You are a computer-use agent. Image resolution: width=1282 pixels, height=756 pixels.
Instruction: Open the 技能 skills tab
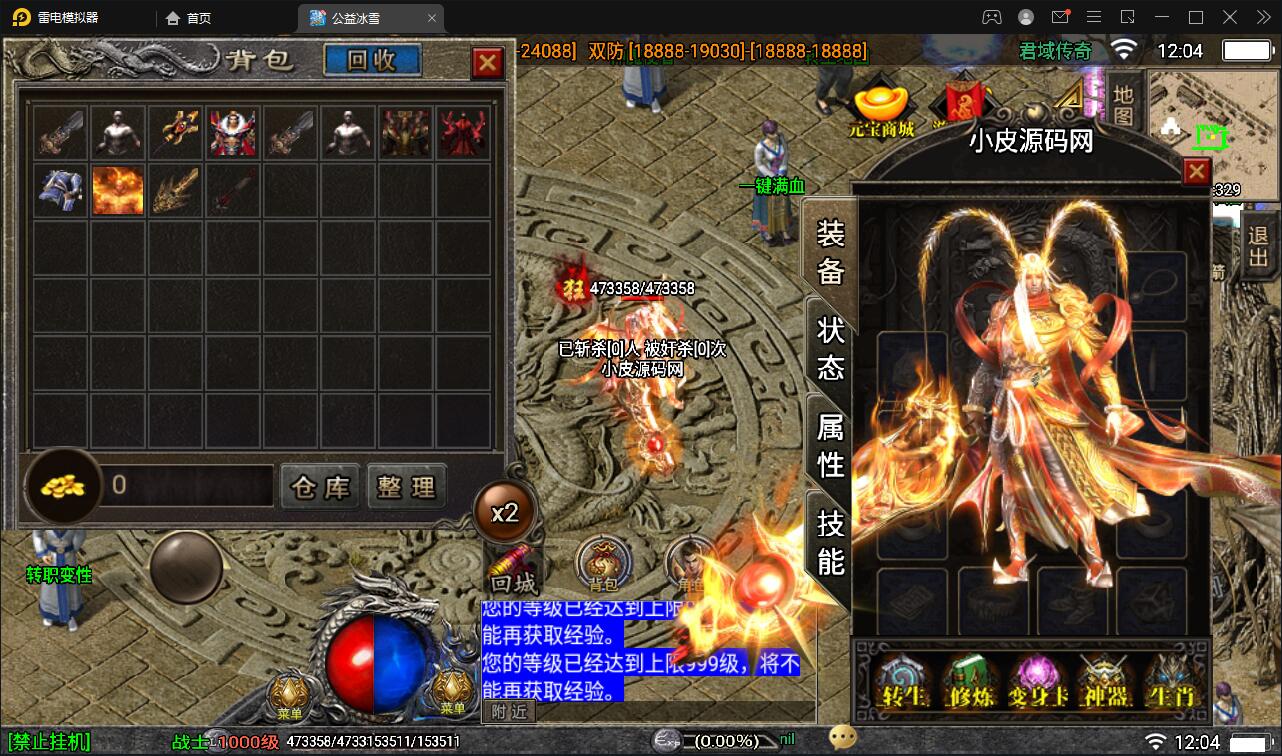tap(831, 541)
